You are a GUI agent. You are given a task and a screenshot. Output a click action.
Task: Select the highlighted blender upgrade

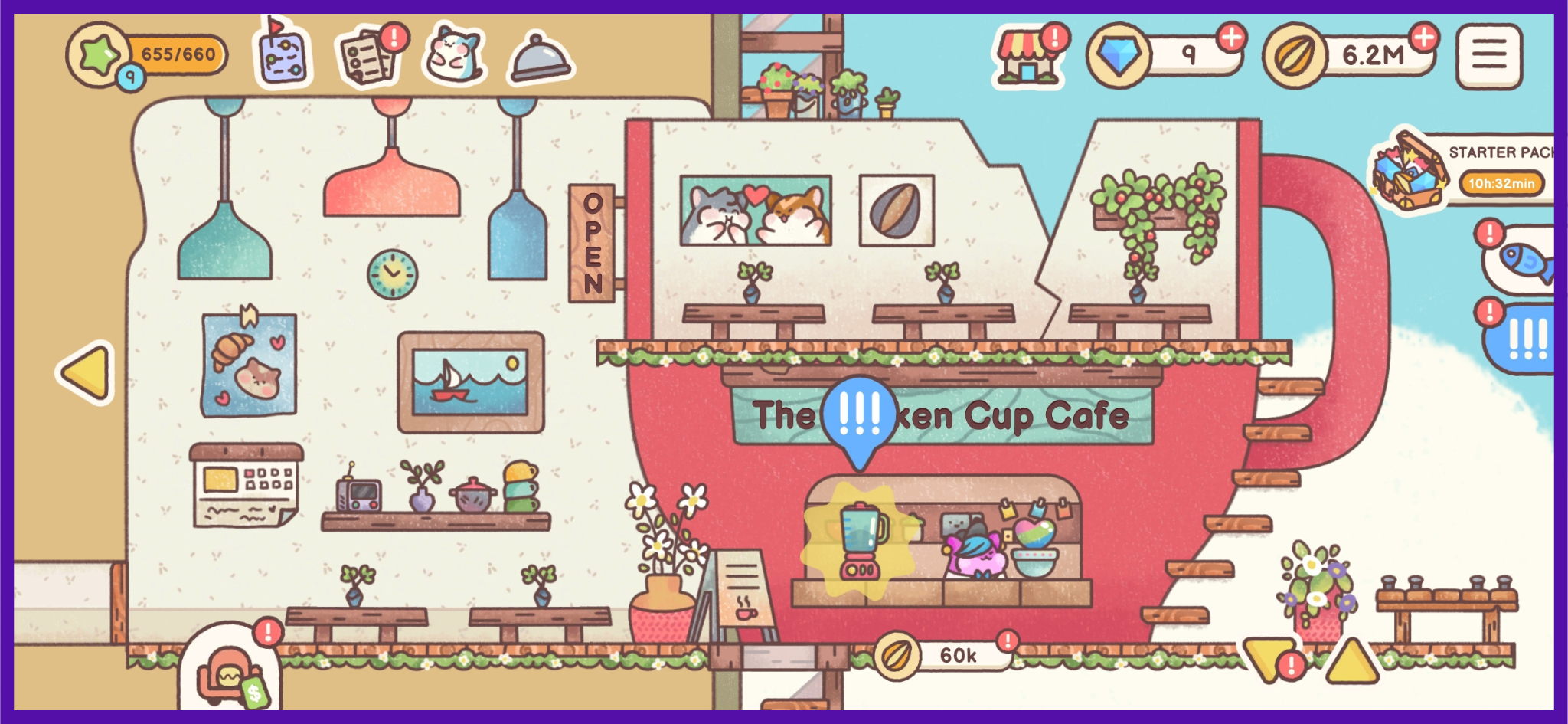[x=861, y=541]
